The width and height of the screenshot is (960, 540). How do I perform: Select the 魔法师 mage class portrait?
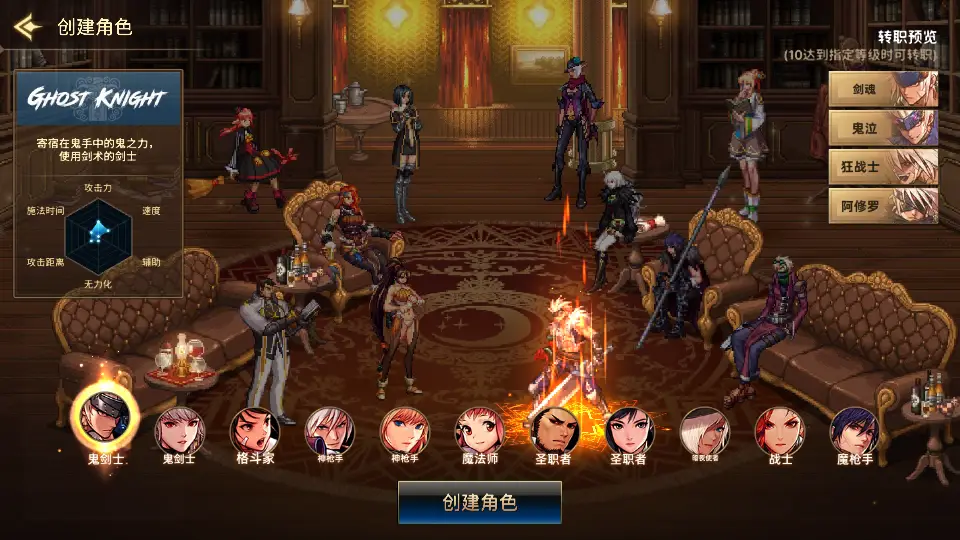point(480,430)
